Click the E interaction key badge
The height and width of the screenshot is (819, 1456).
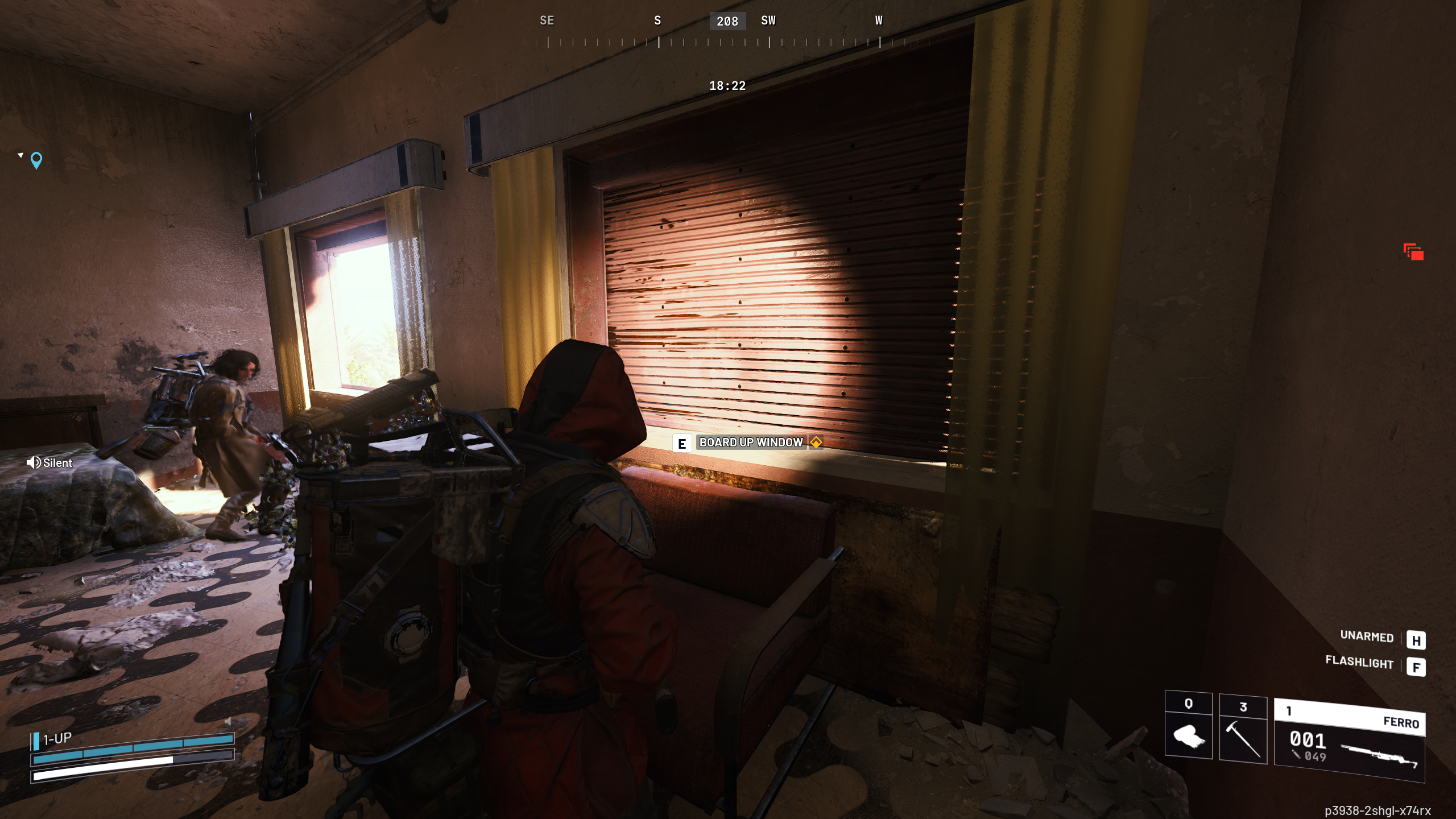(681, 442)
